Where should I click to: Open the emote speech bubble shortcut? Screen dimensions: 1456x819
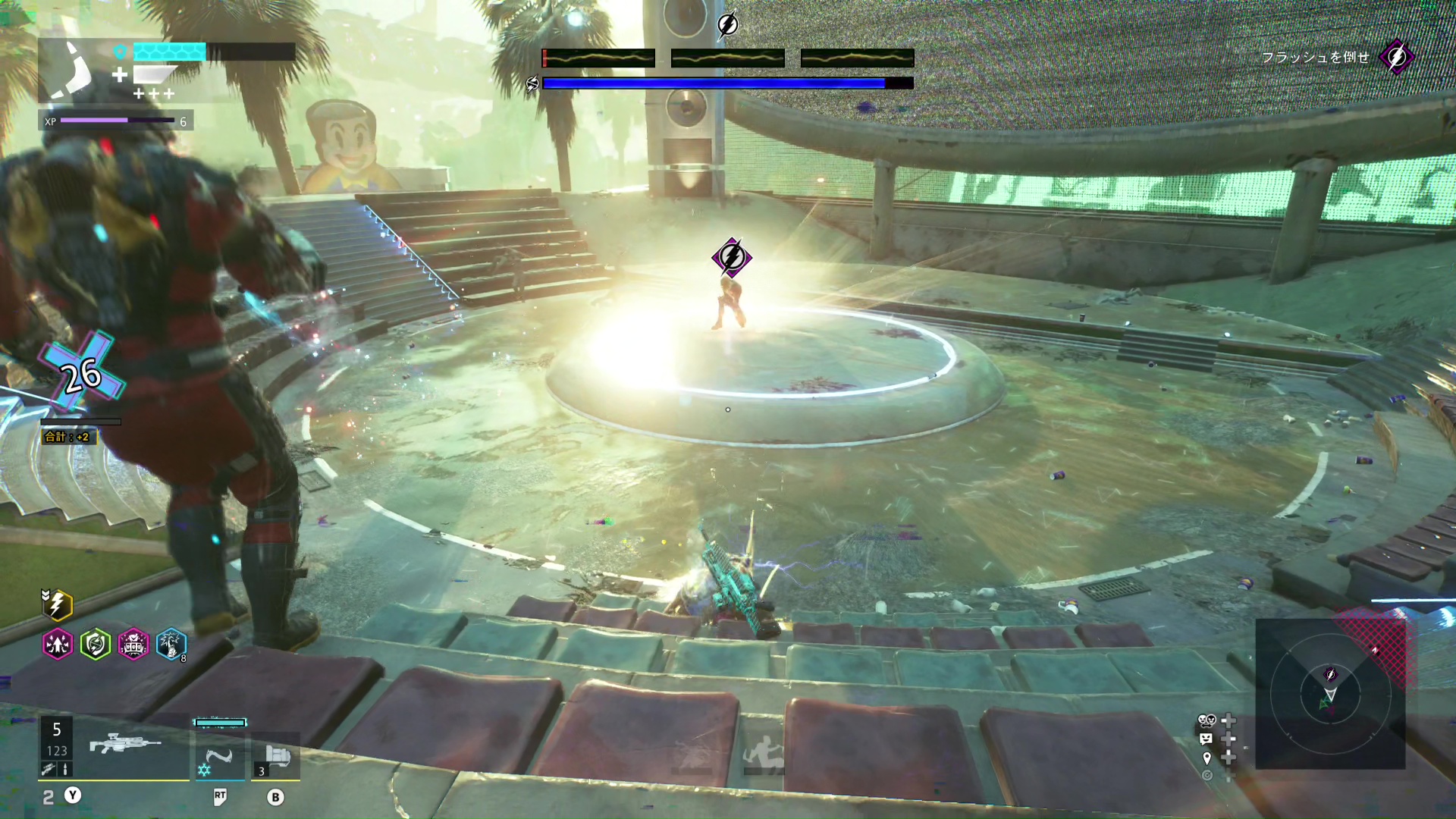tap(1207, 739)
